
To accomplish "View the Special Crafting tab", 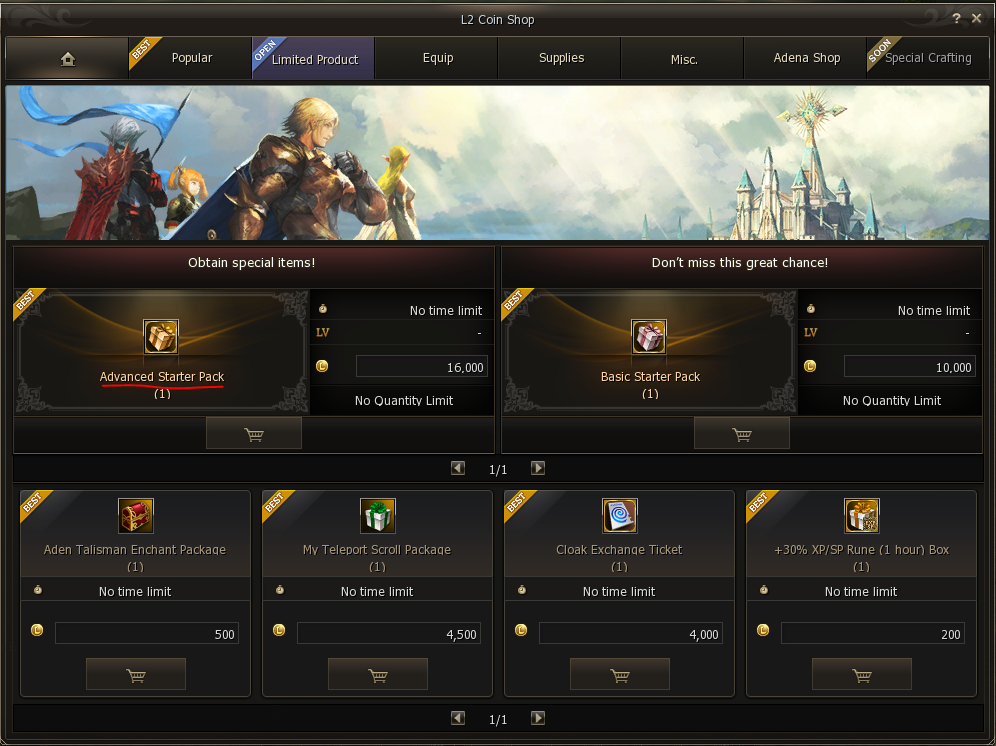I will (x=928, y=58).
